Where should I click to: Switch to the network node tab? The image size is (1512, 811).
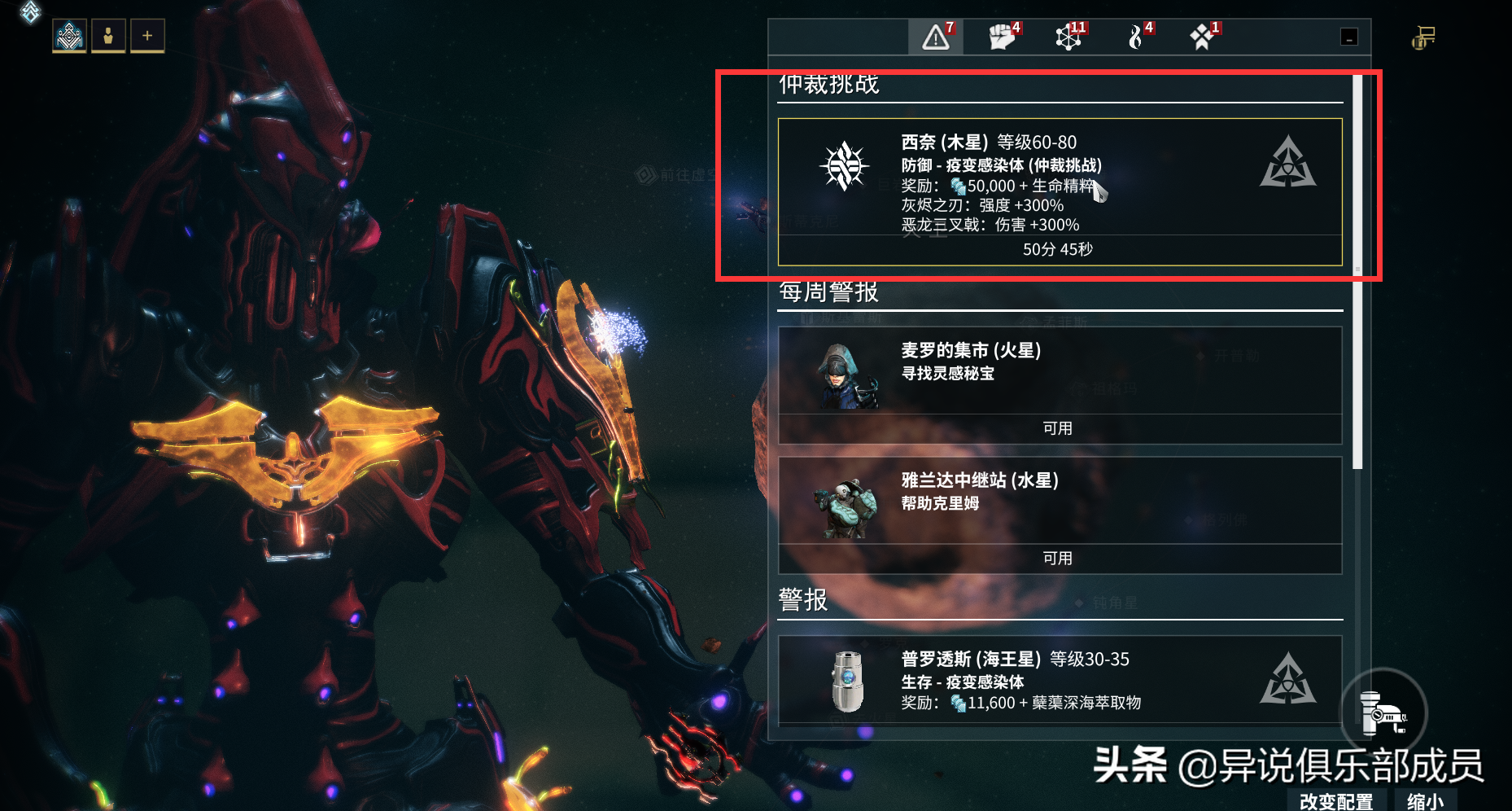pos(1068,37)
